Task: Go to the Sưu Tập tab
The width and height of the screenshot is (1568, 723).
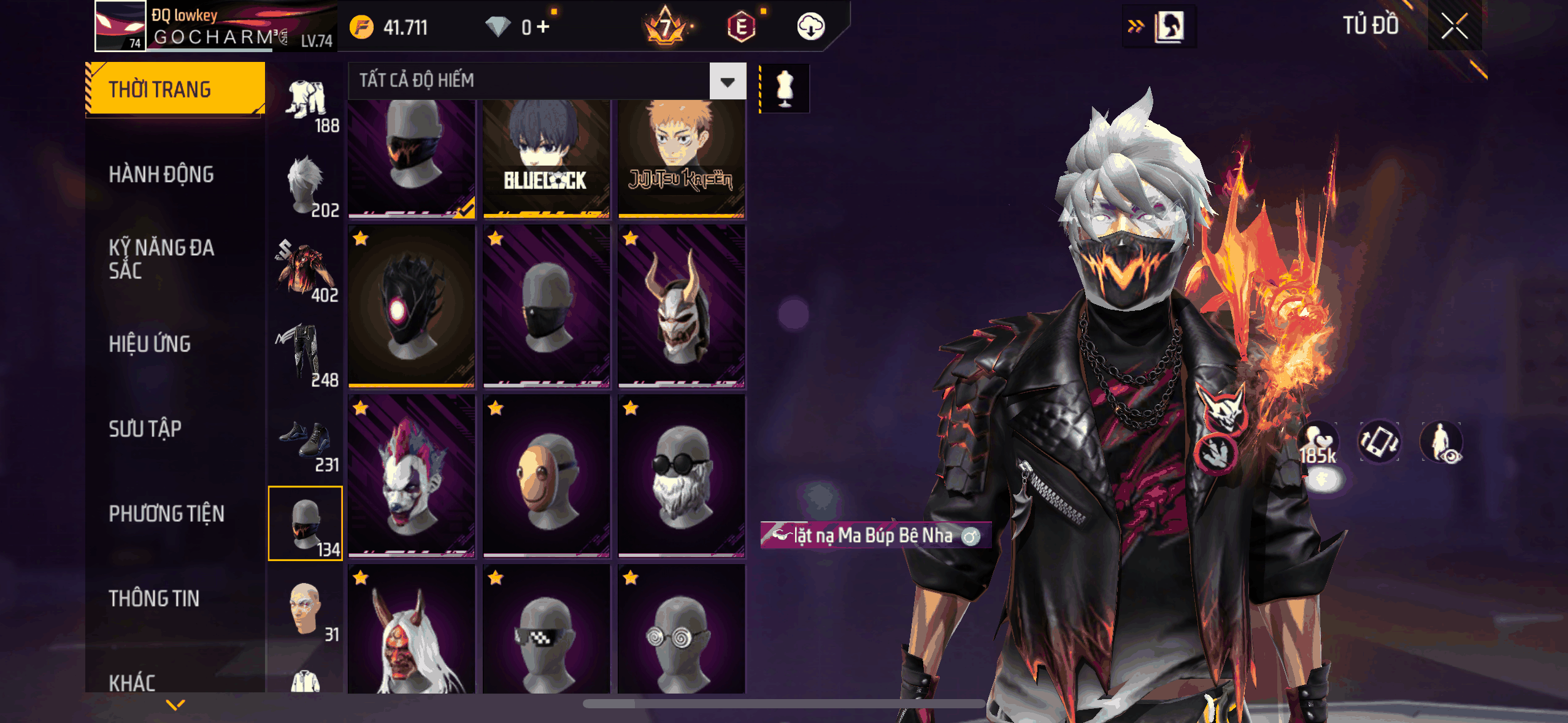Action: pos(145,429)
